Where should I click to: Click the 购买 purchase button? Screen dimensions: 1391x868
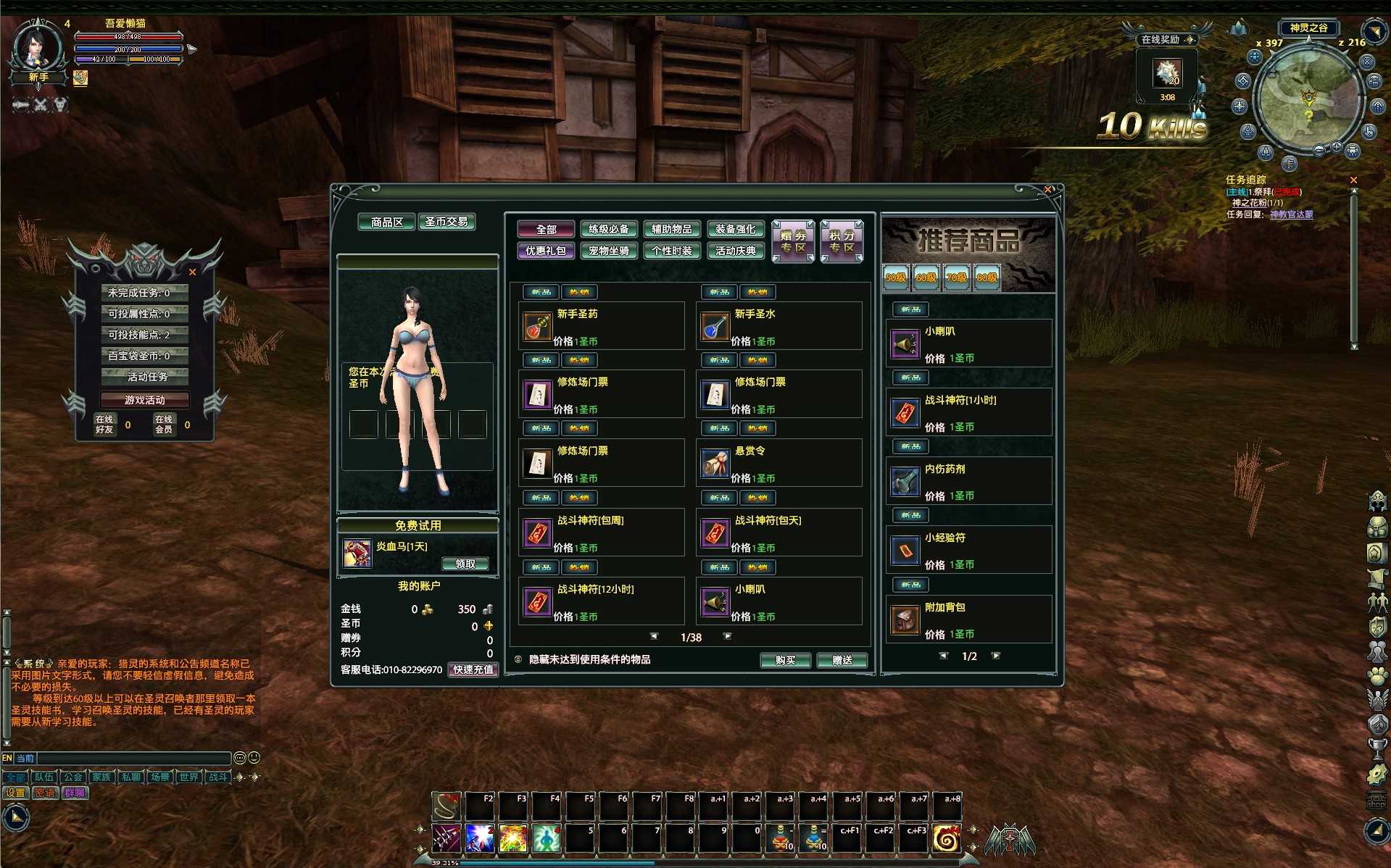coord(785,660)
